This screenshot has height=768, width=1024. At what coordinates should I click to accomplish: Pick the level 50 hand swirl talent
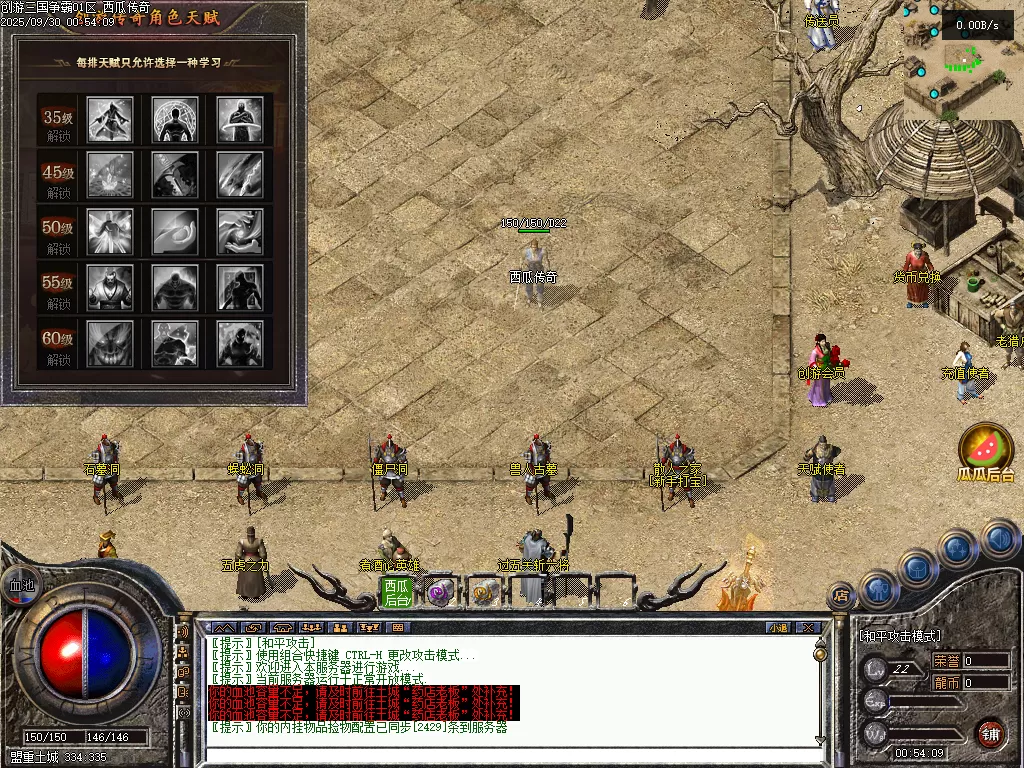pos(240,231)
